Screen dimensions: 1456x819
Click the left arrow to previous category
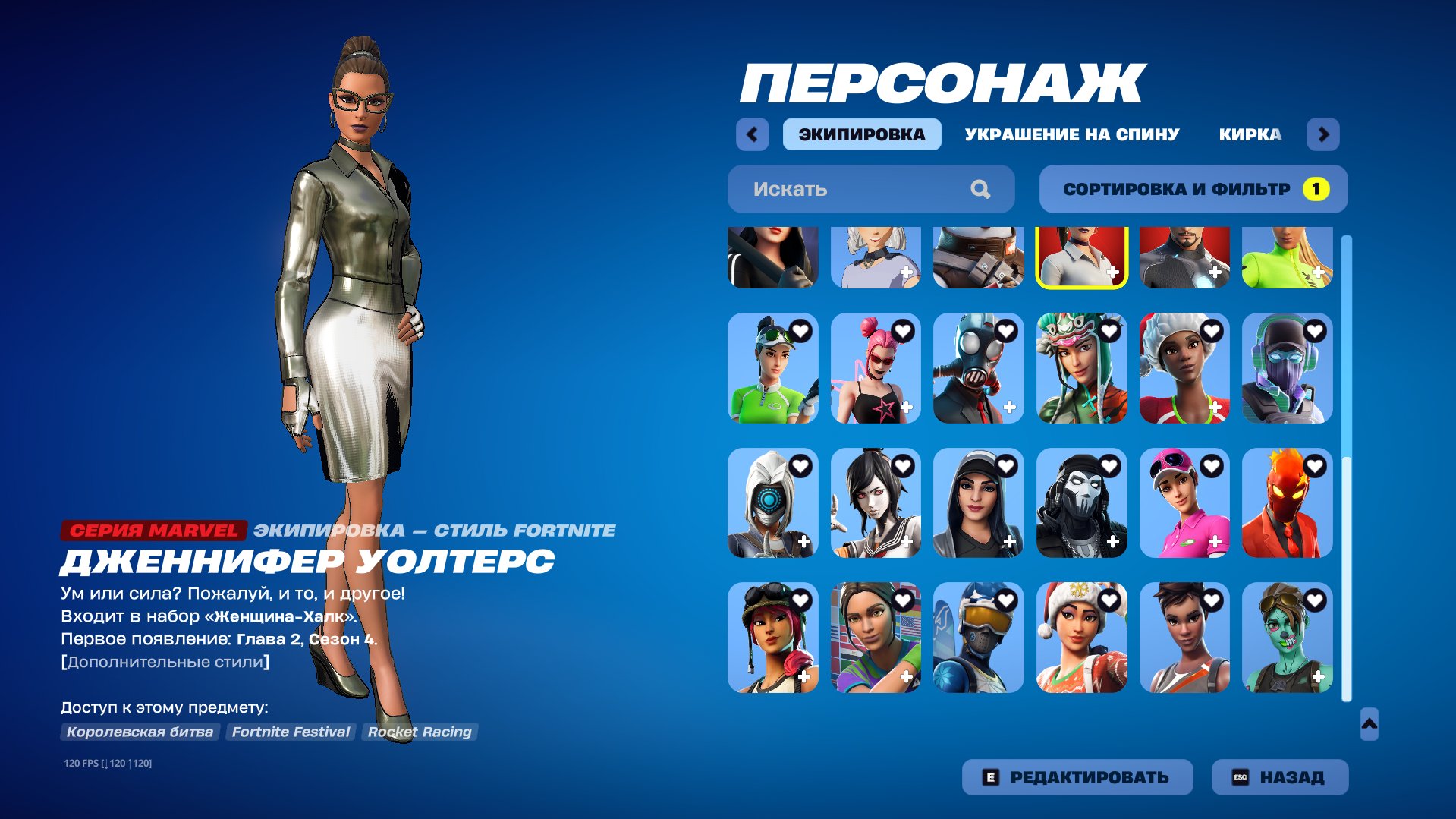coord(751,134)
